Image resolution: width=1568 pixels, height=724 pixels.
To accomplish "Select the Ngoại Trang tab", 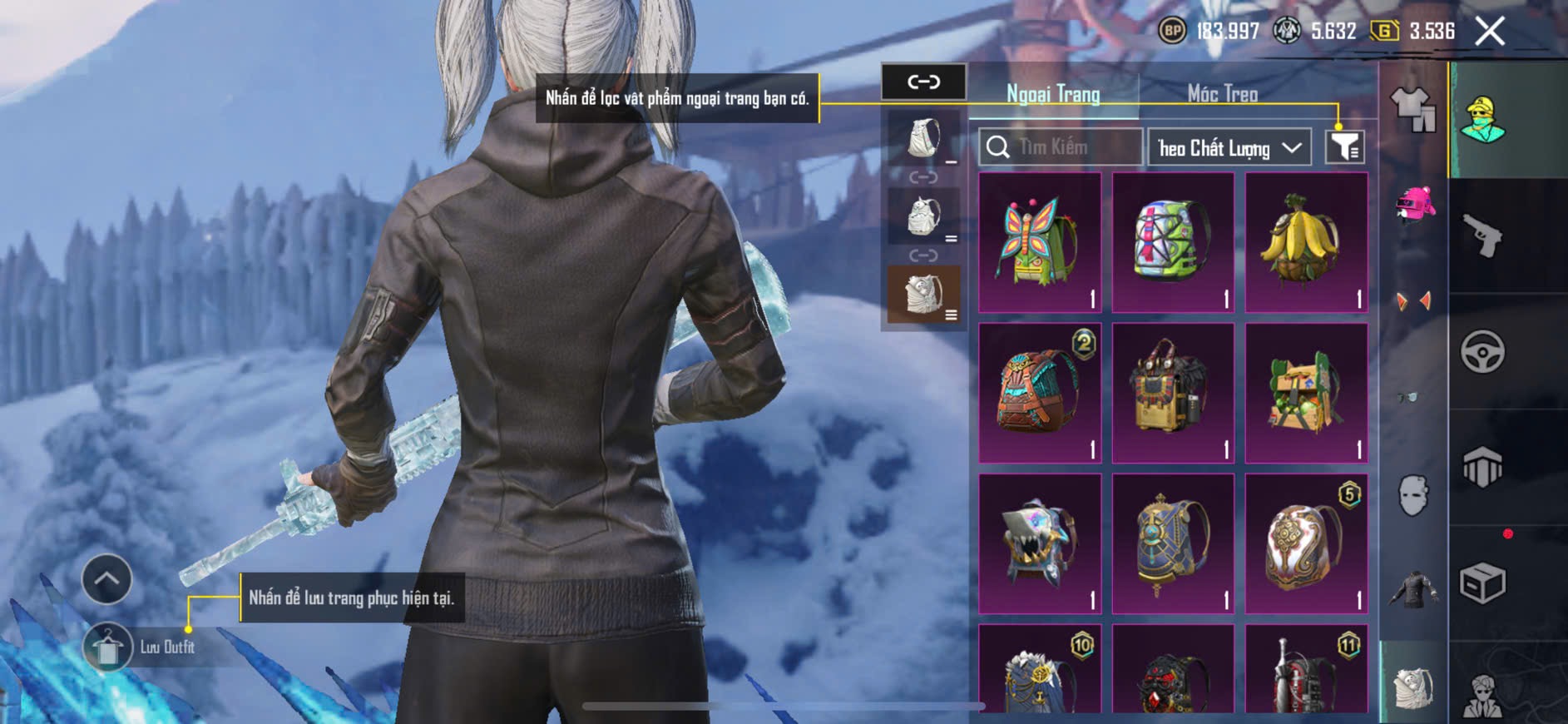I will point(1053,94).
